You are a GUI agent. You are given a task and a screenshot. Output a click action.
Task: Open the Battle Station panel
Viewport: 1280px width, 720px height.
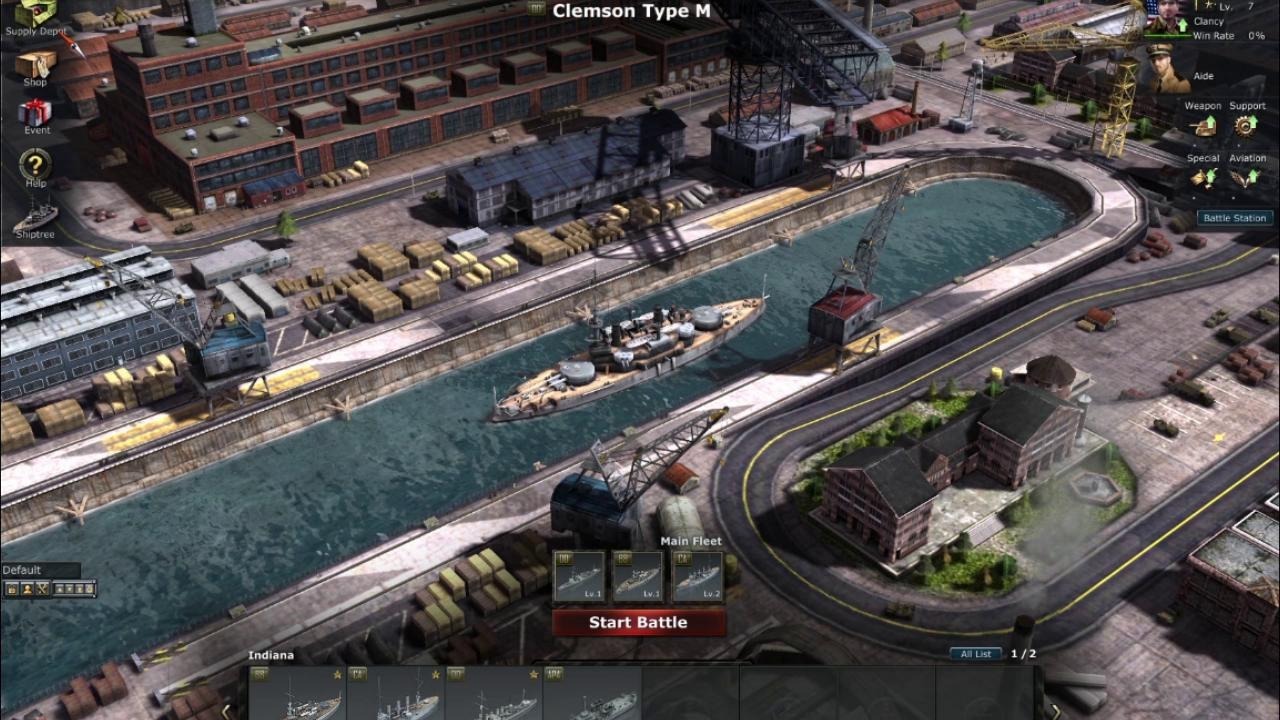(x=1234, y=218)
